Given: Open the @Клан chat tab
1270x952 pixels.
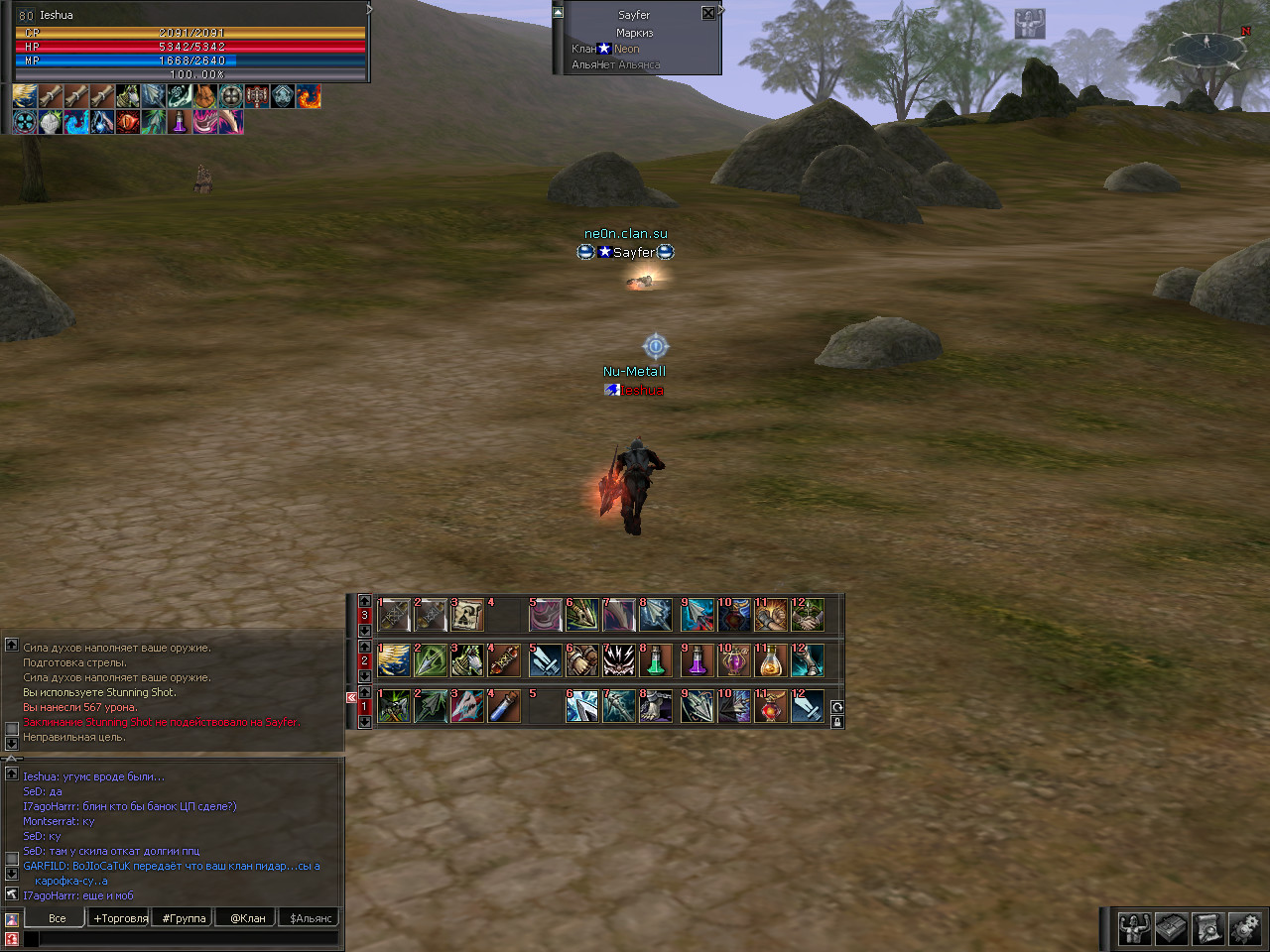Looking at the screenshot, I should click(x=248, y=918).
